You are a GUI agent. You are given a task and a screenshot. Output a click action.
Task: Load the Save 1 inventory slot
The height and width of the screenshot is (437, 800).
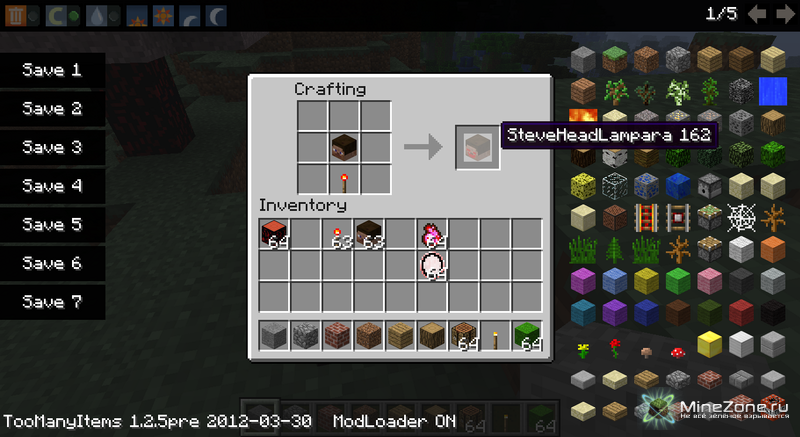[52, 70]
